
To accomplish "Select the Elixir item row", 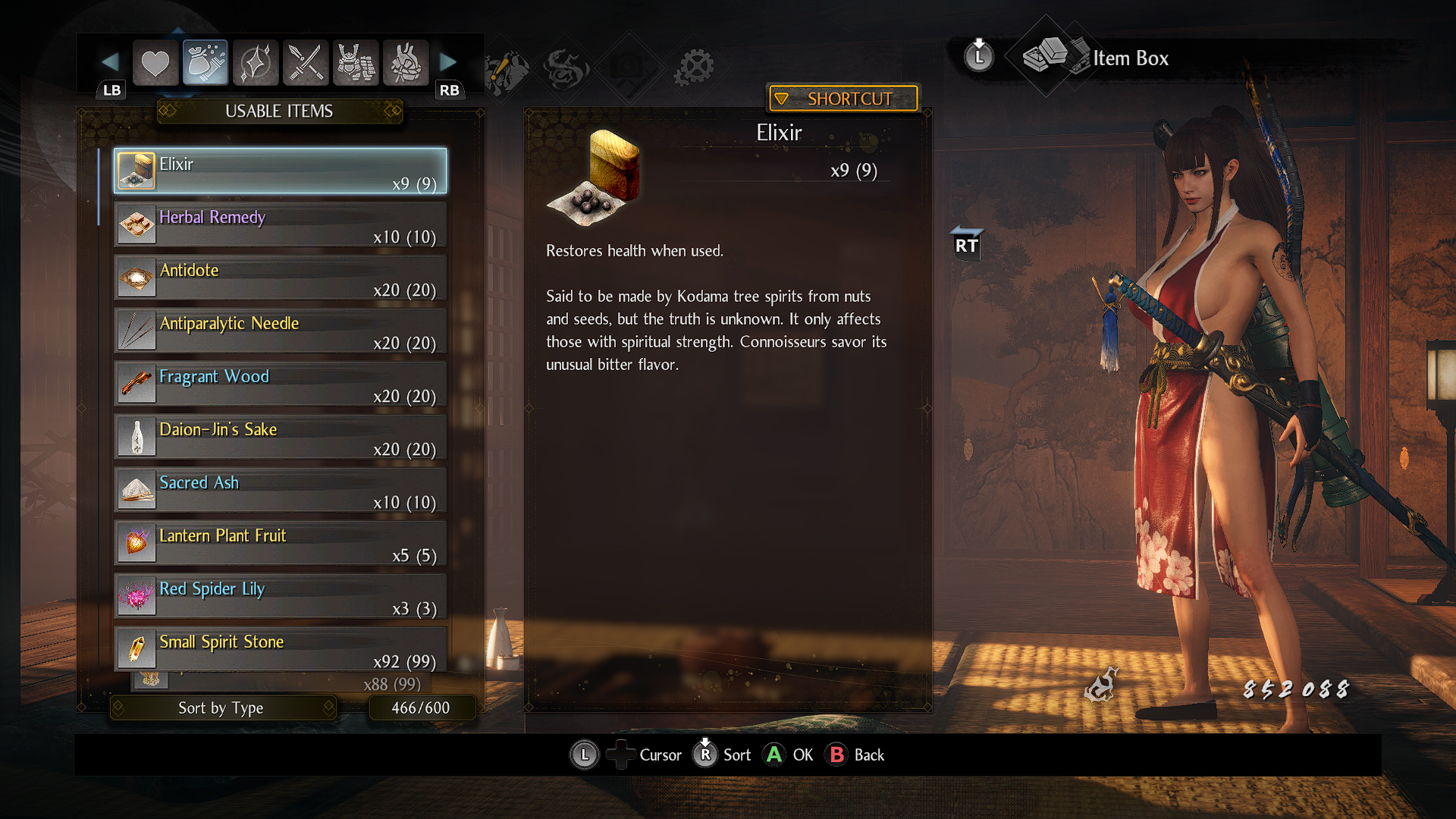I will pos(280,171).
